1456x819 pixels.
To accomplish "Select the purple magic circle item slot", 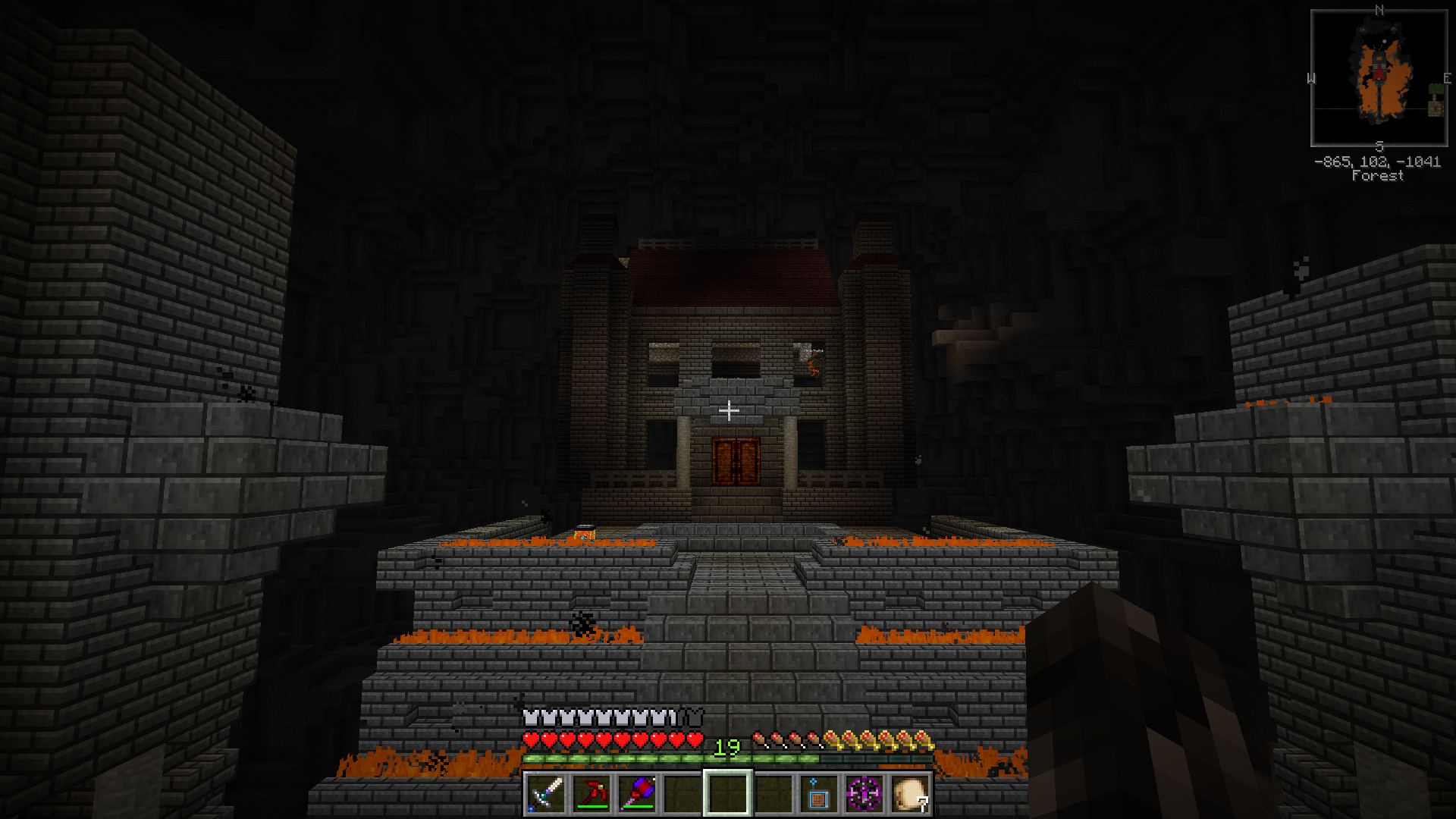I will pyautogui.click(x=864, y=793).
